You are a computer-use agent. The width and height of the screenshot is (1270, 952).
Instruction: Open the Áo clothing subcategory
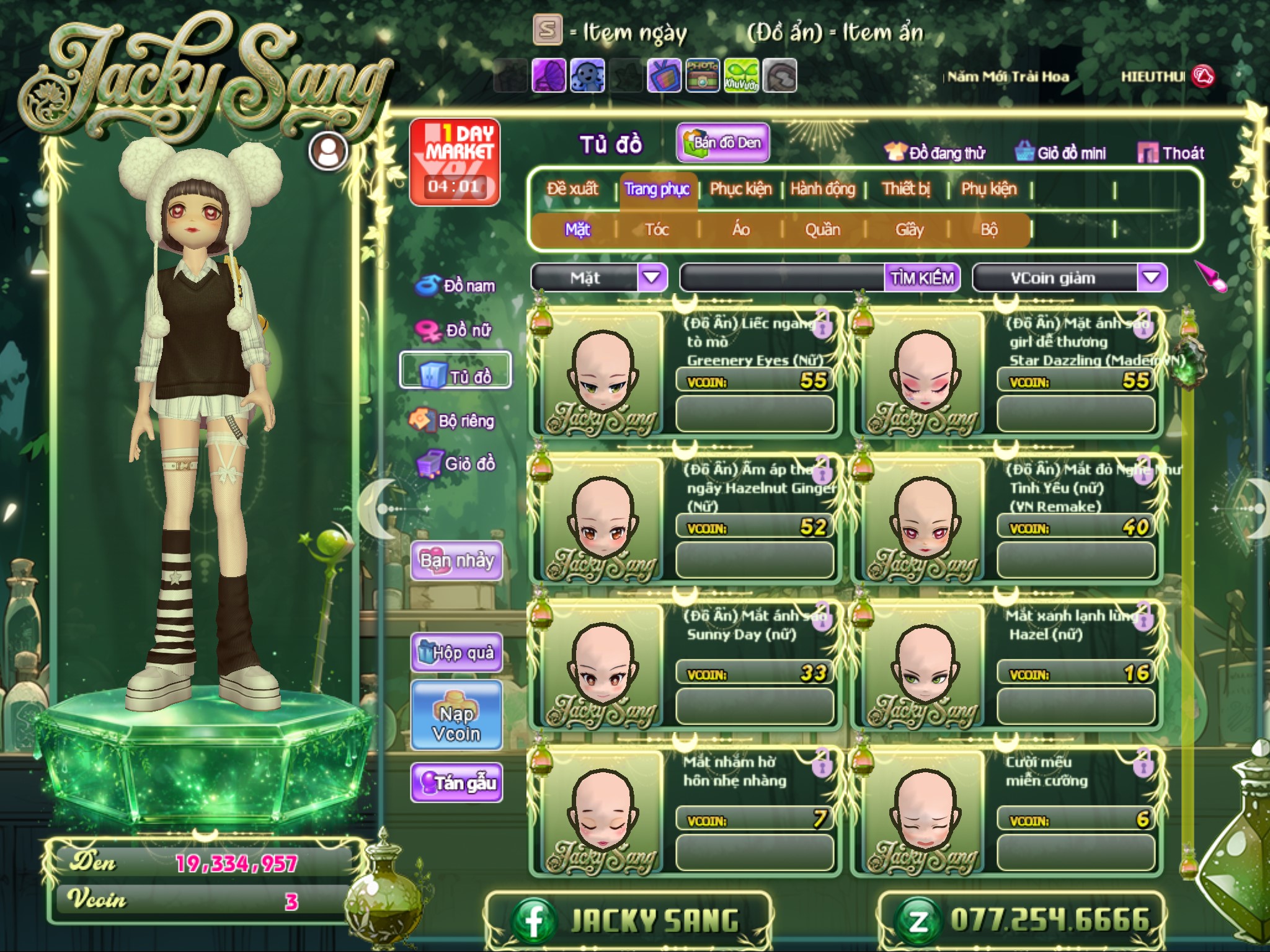(x=740, y=230)
